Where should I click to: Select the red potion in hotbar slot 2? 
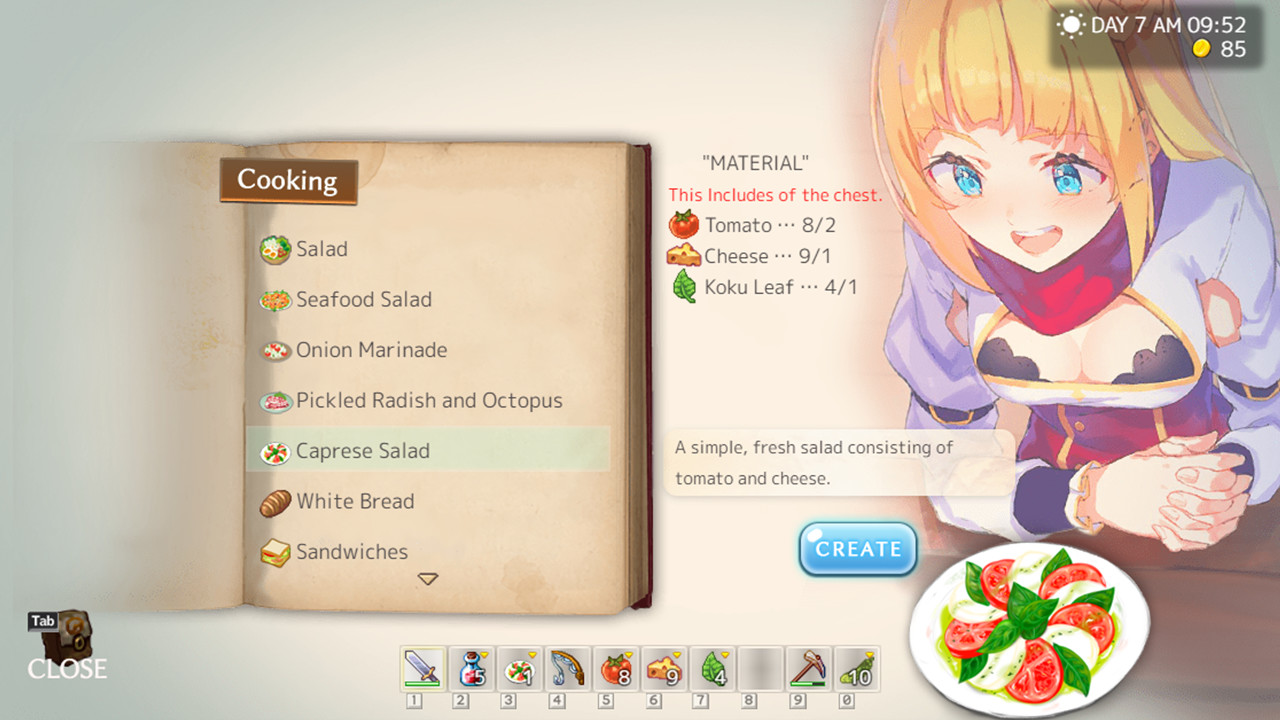click(x=471, y=670)
